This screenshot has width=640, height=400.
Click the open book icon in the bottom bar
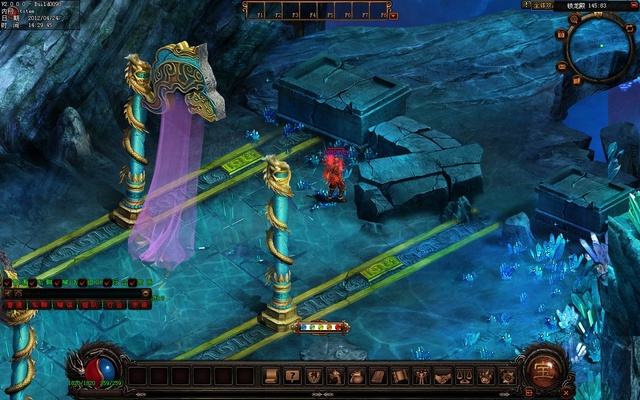[x=400, y=376]
